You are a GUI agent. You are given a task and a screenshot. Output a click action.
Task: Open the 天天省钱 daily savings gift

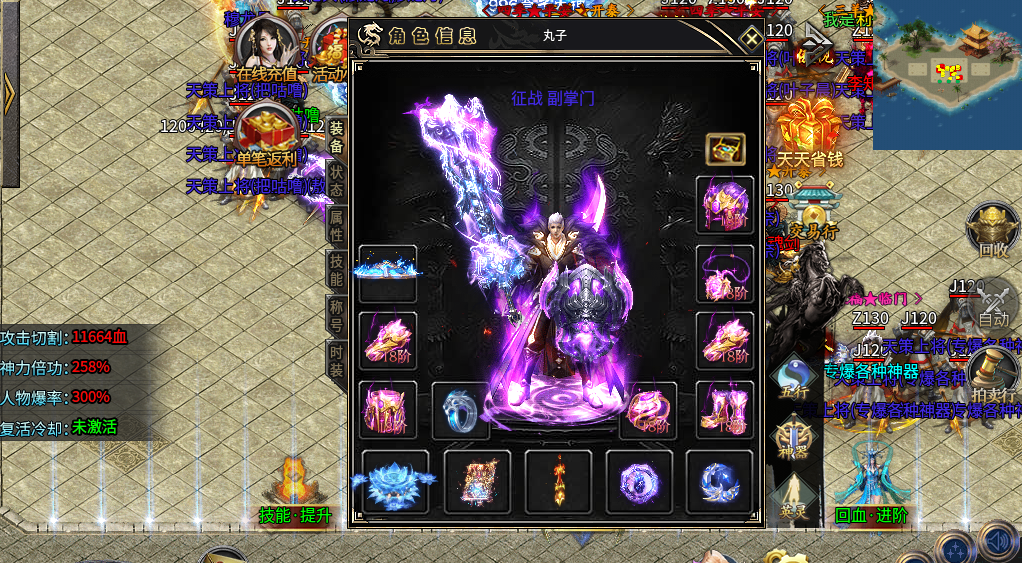(810, 133)
